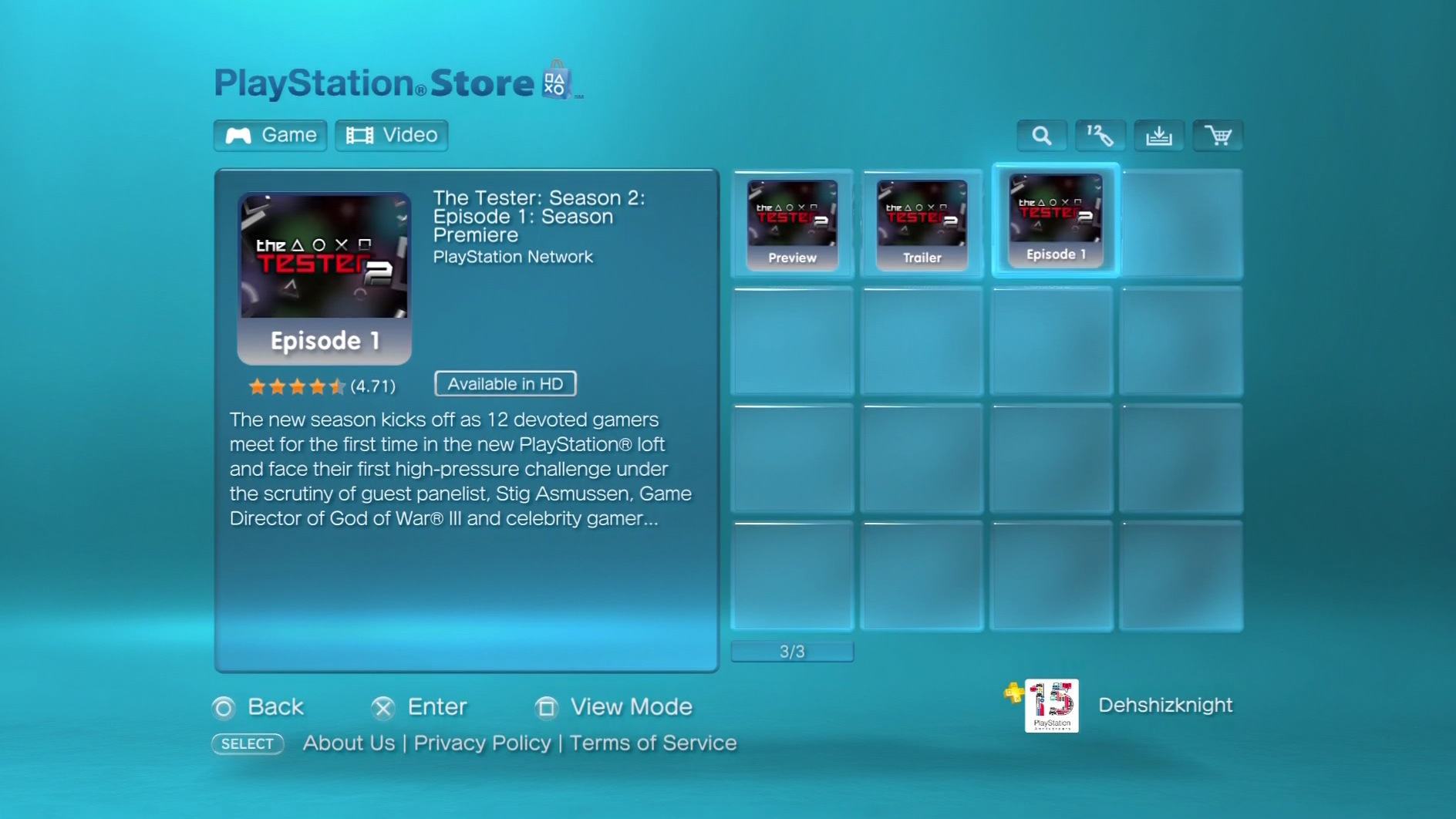This screenshot has width=1456, height=819.
Task: Switch to the Video category
Action: pyautogui.click(x=392, y=135)
